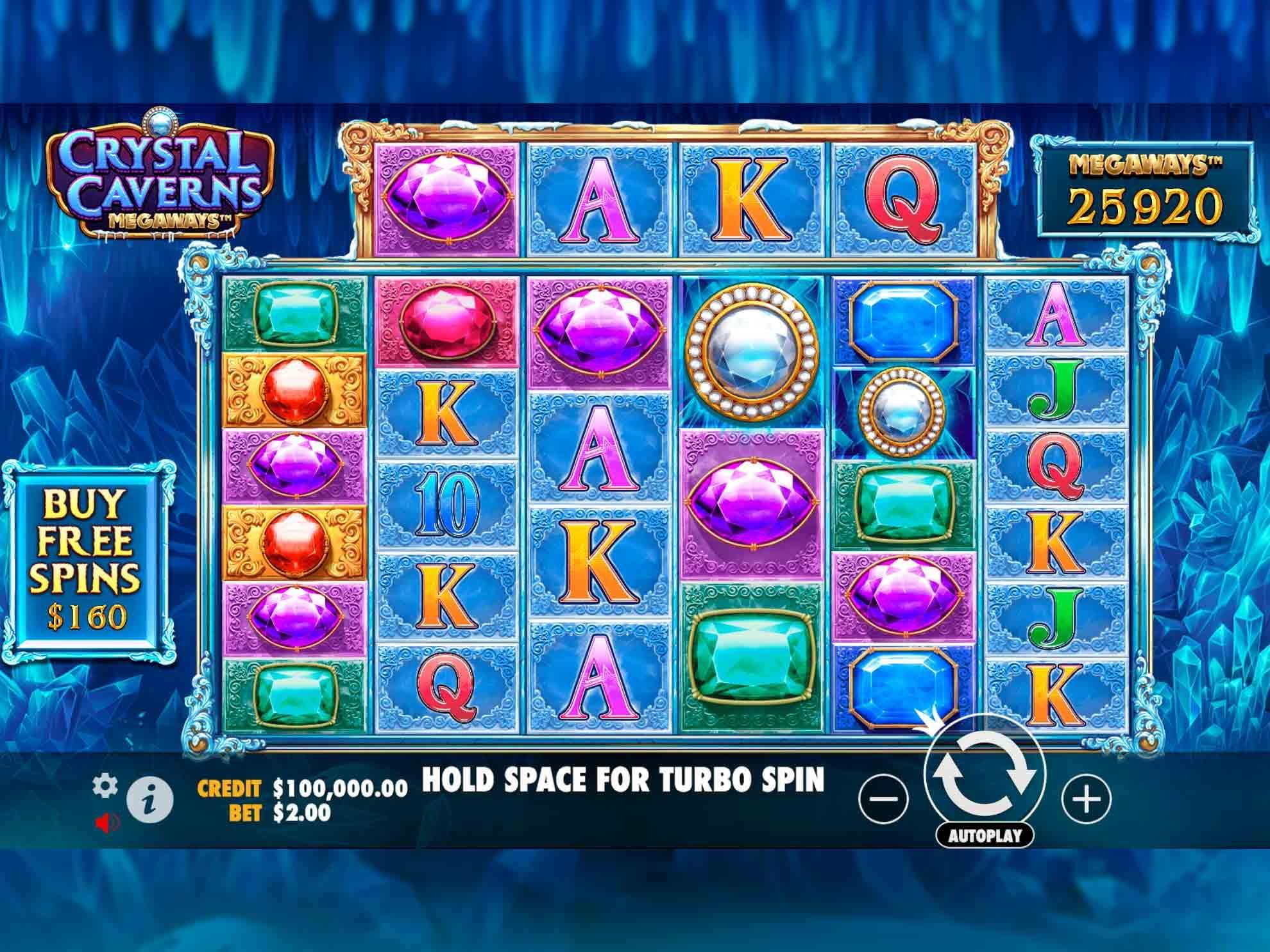
Task: Open the Autoplay options
Action: 984,835
